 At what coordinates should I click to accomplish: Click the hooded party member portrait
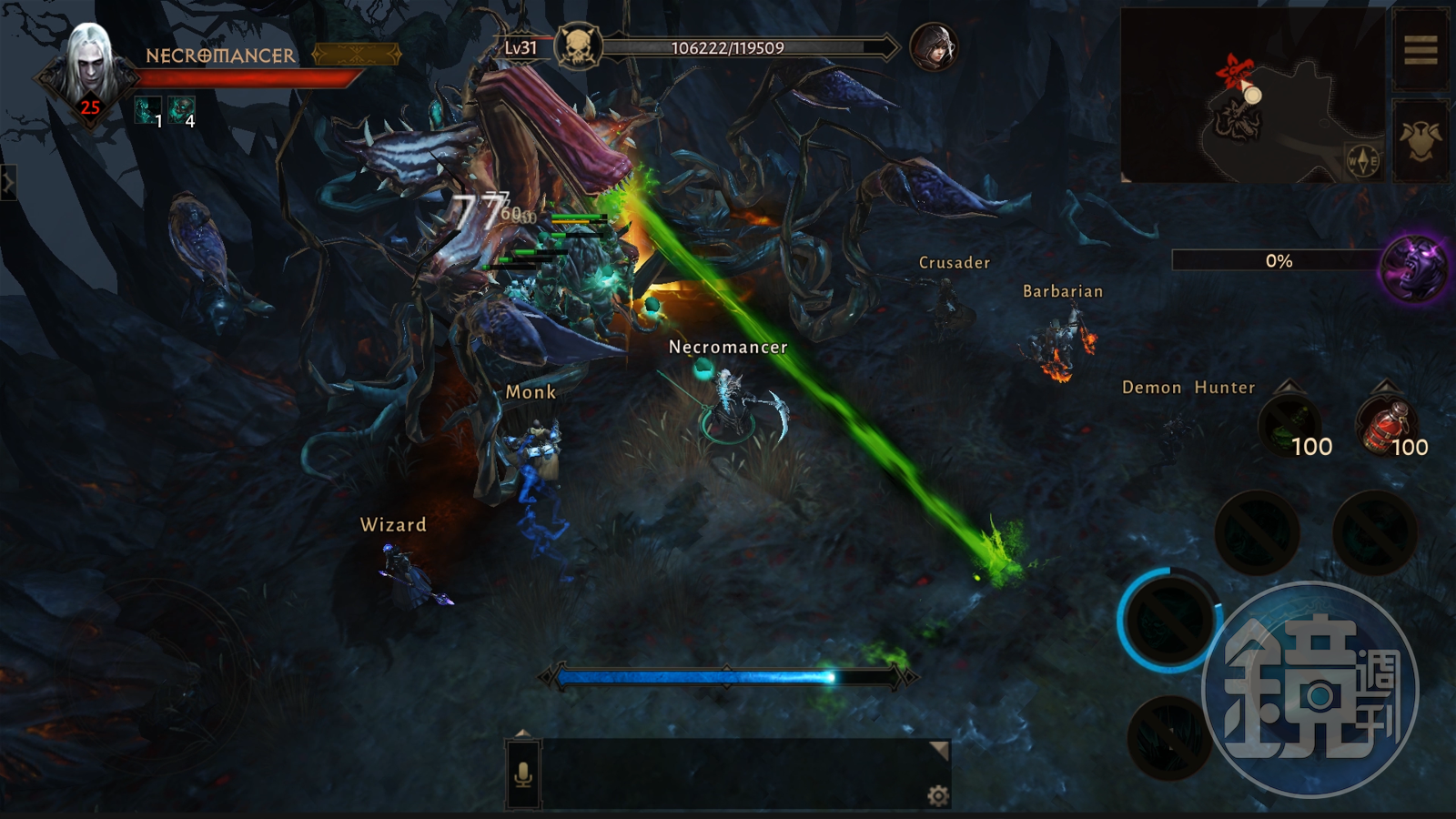tap(934, 47)
